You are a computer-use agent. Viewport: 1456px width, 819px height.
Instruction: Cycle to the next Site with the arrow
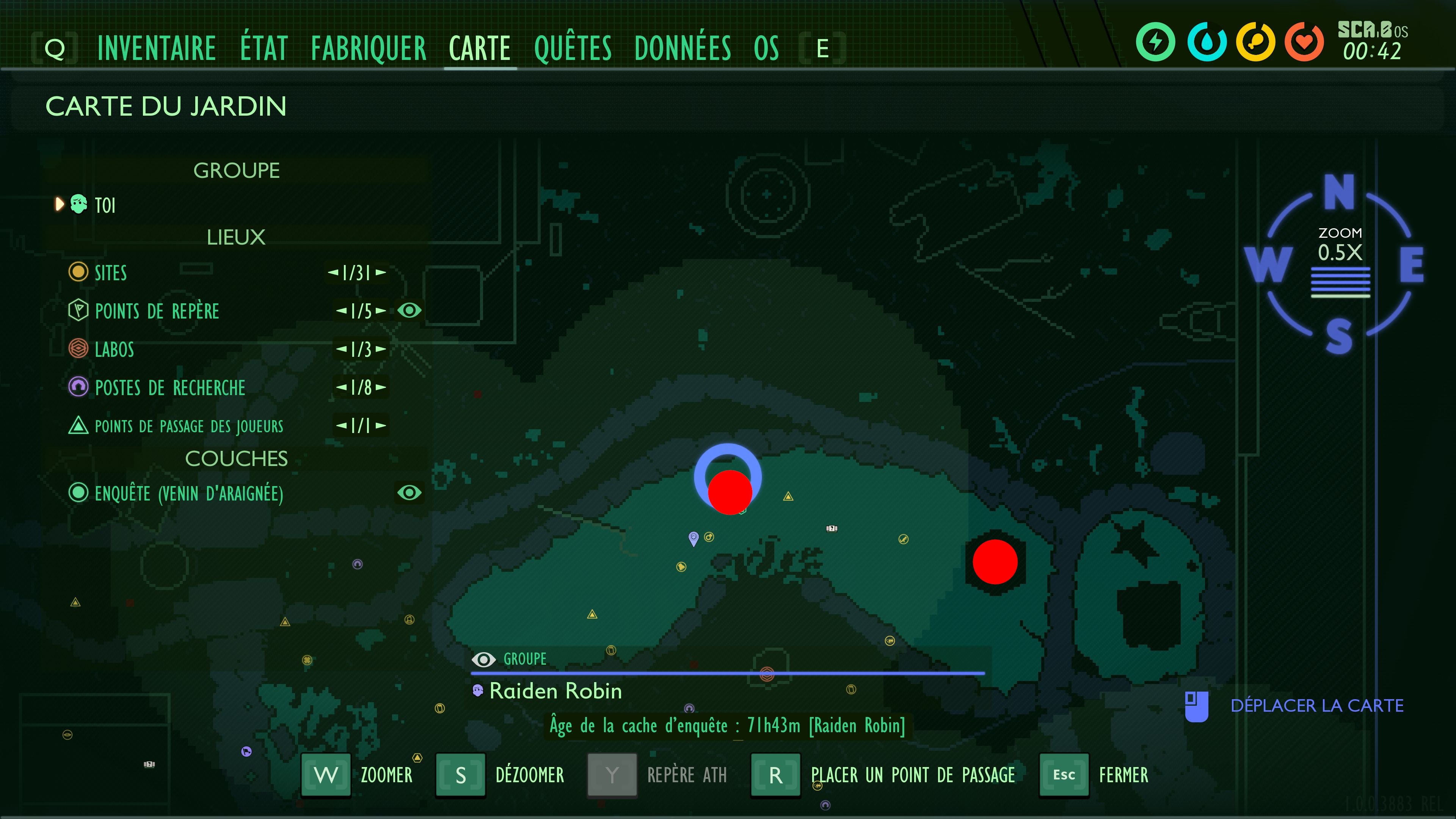pyautogui.click(x=380, y=273)
